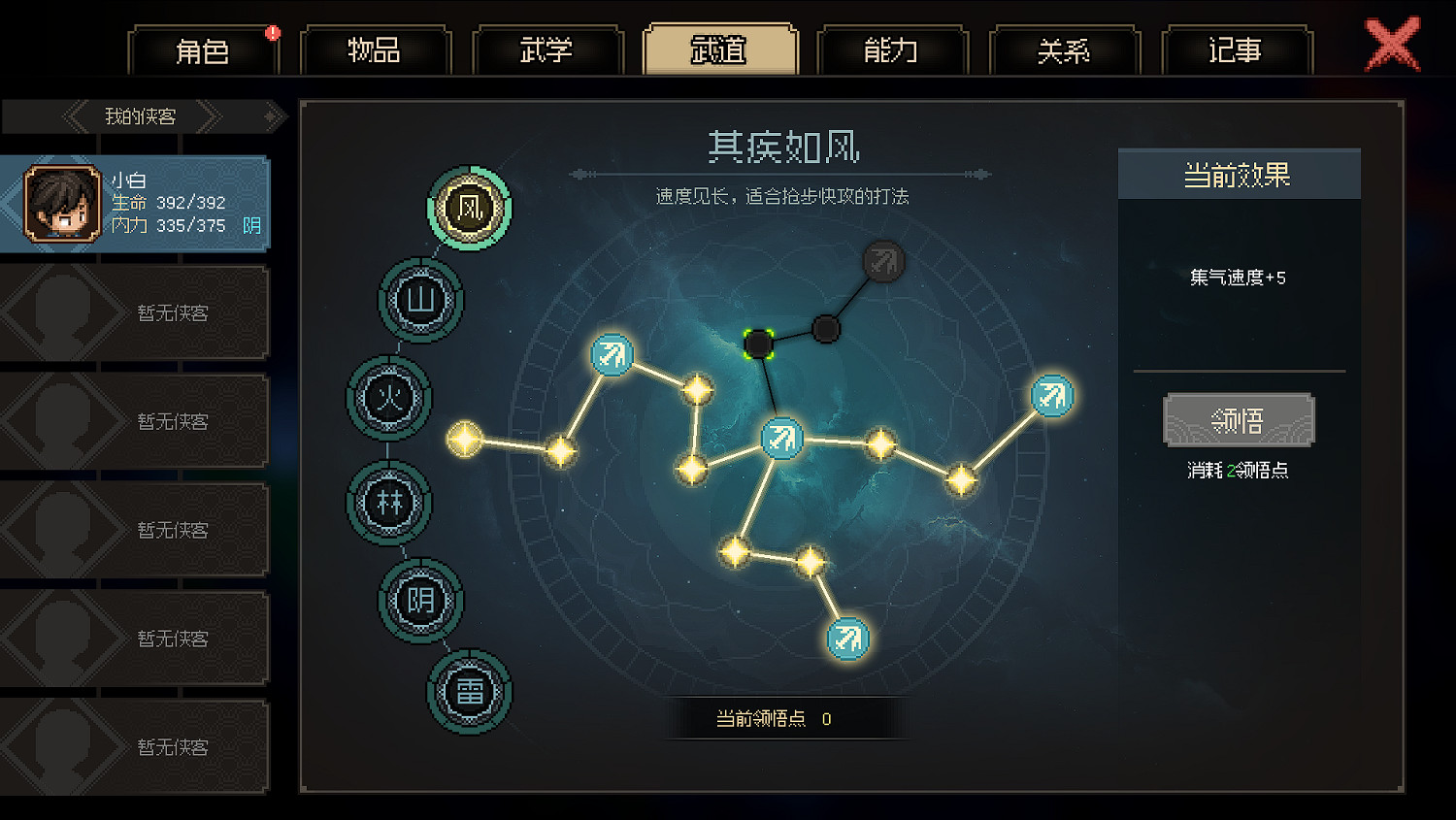Select the 山 (Mountain) element icon
Viewport: 1456px width, 820px height.
(x=421, y=301)
